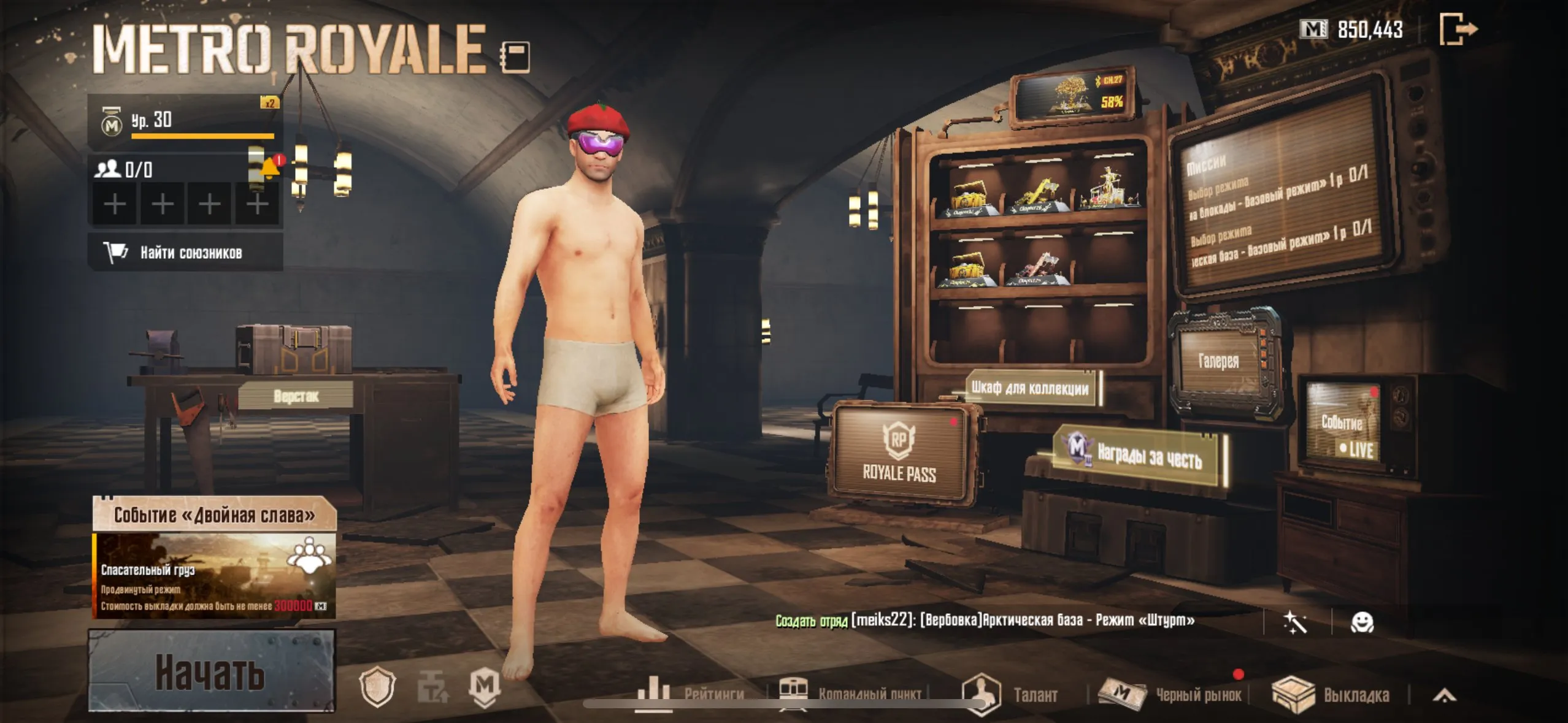Image resolution: width=1568 pixels, height=723 pixels.
Task: Open Шкаф для коллекции collection cabinet
Action: 1030,388
